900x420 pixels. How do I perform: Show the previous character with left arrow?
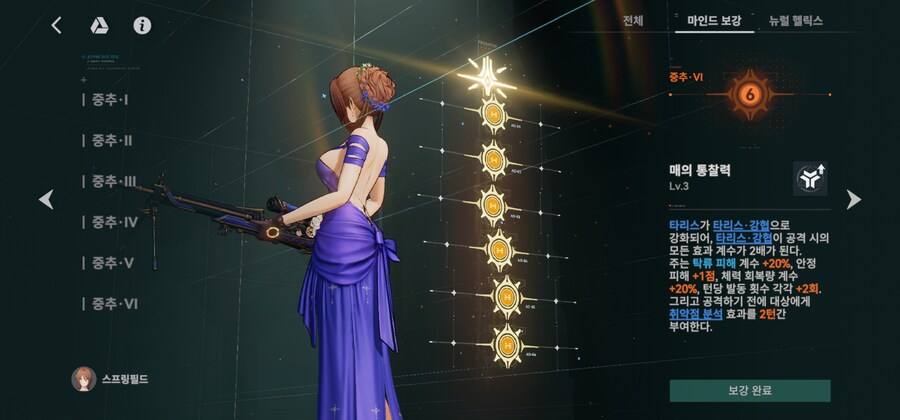45,200
